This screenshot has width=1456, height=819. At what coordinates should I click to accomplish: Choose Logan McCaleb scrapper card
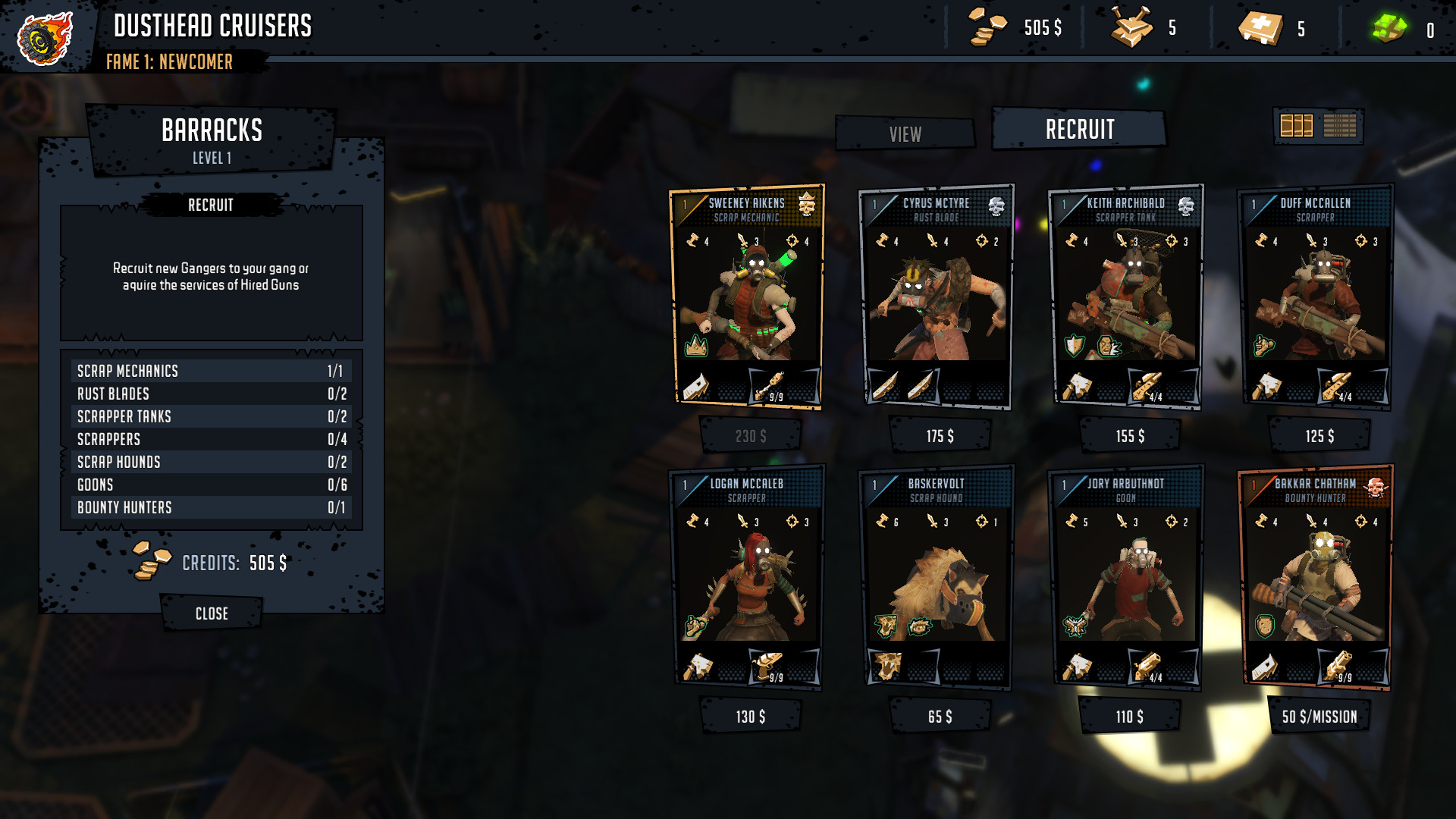747,578
